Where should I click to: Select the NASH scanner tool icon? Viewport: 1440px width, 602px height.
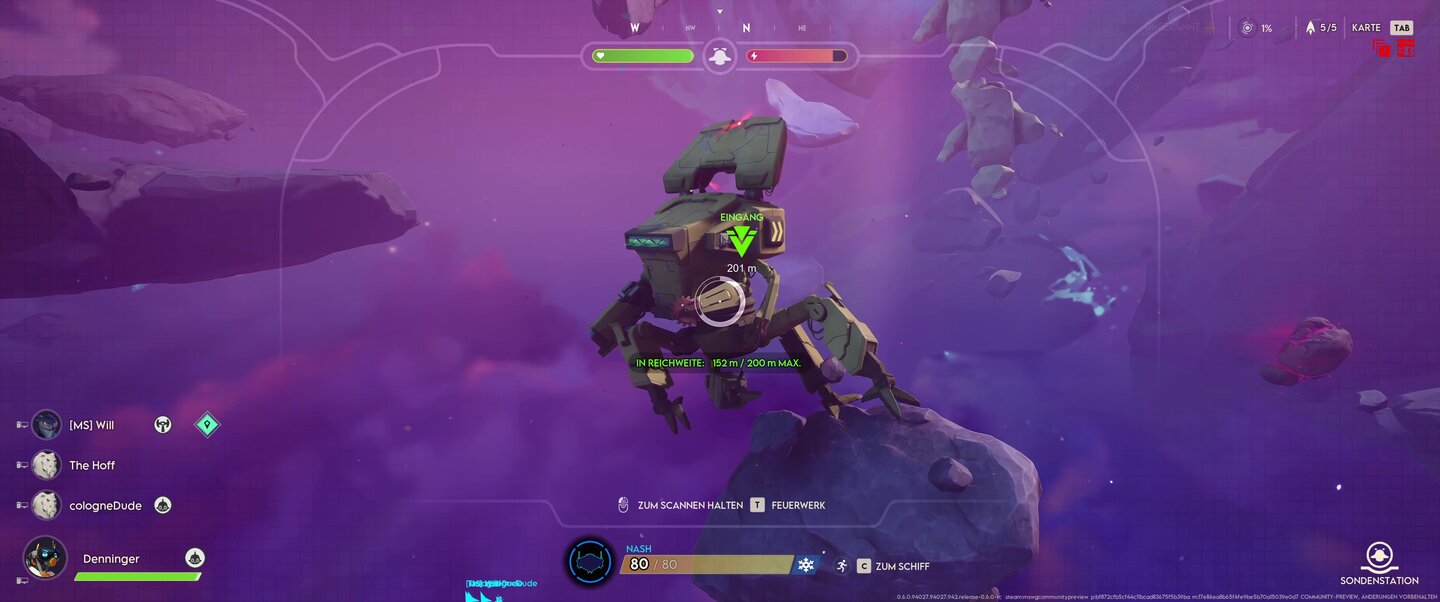(x=590, y=564)
